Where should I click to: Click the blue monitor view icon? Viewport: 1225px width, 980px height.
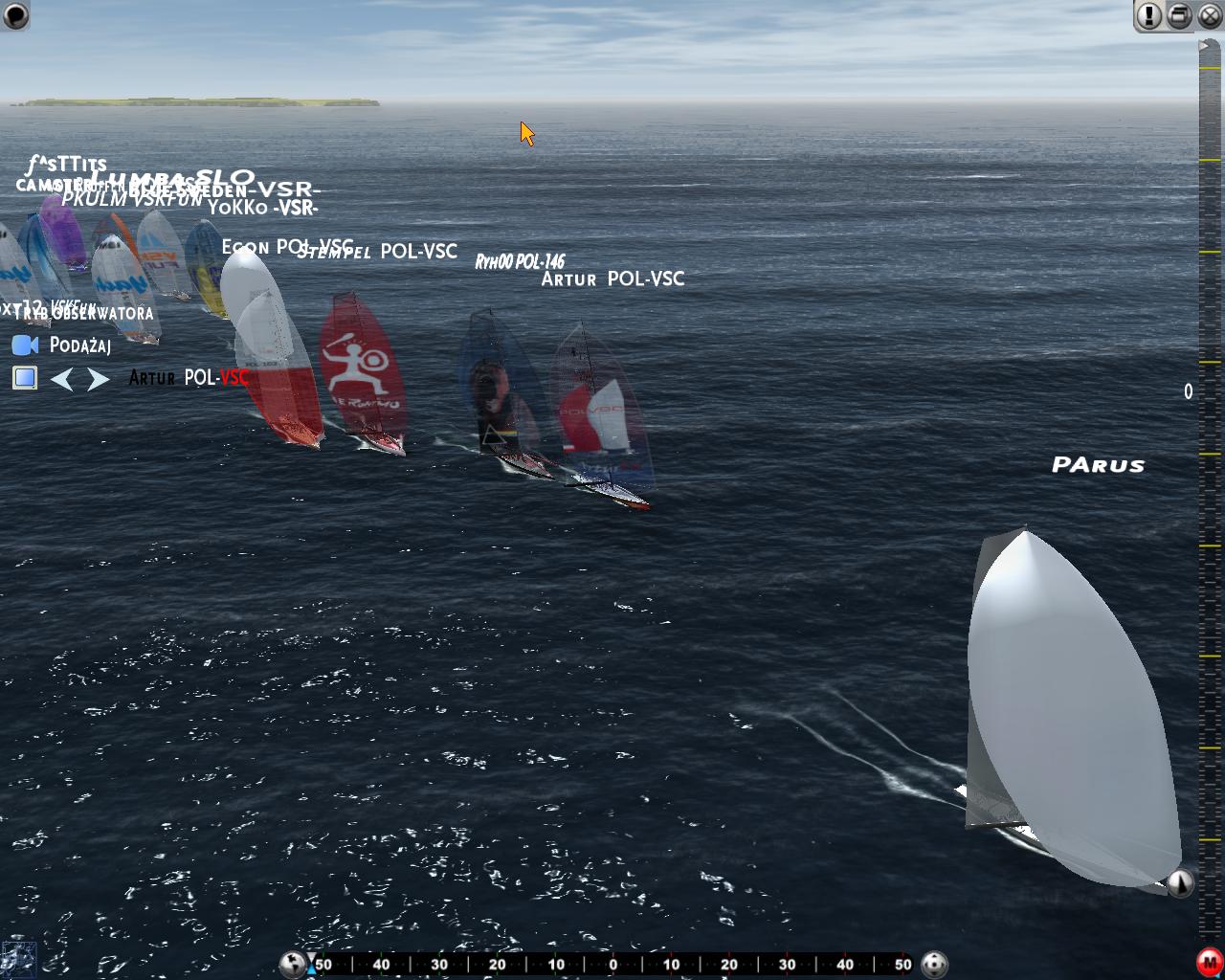click(x=25, y=378)
